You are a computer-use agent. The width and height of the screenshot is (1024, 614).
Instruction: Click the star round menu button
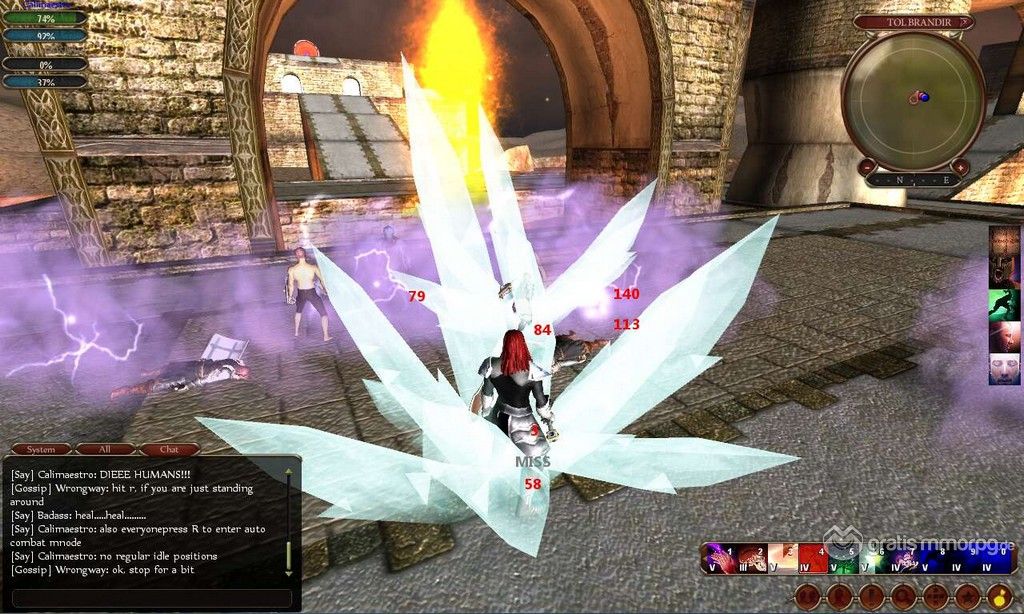point(967,596)
